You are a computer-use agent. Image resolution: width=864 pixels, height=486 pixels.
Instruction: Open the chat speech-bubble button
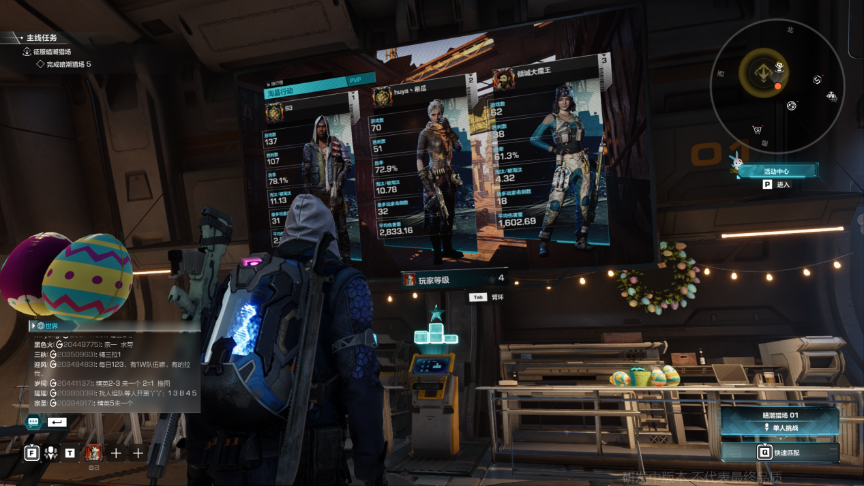coord(33,422)
